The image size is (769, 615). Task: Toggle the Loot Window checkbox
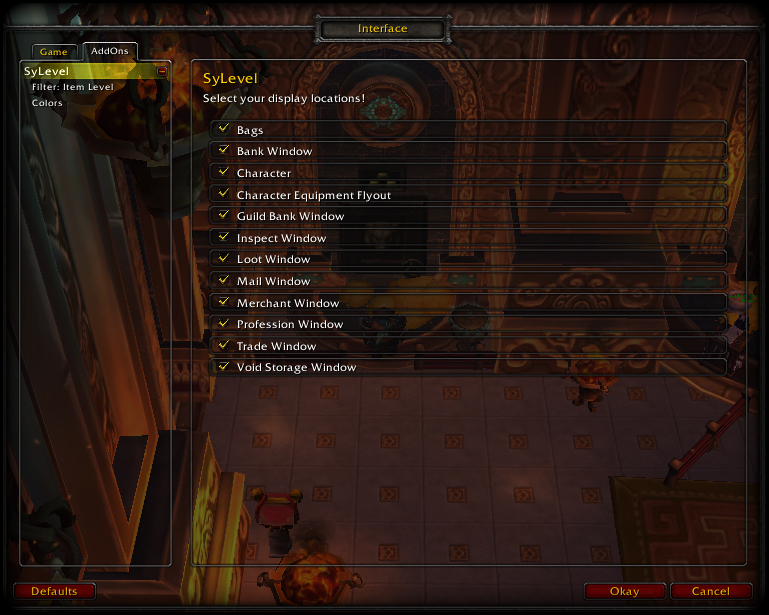pos(223,259)
